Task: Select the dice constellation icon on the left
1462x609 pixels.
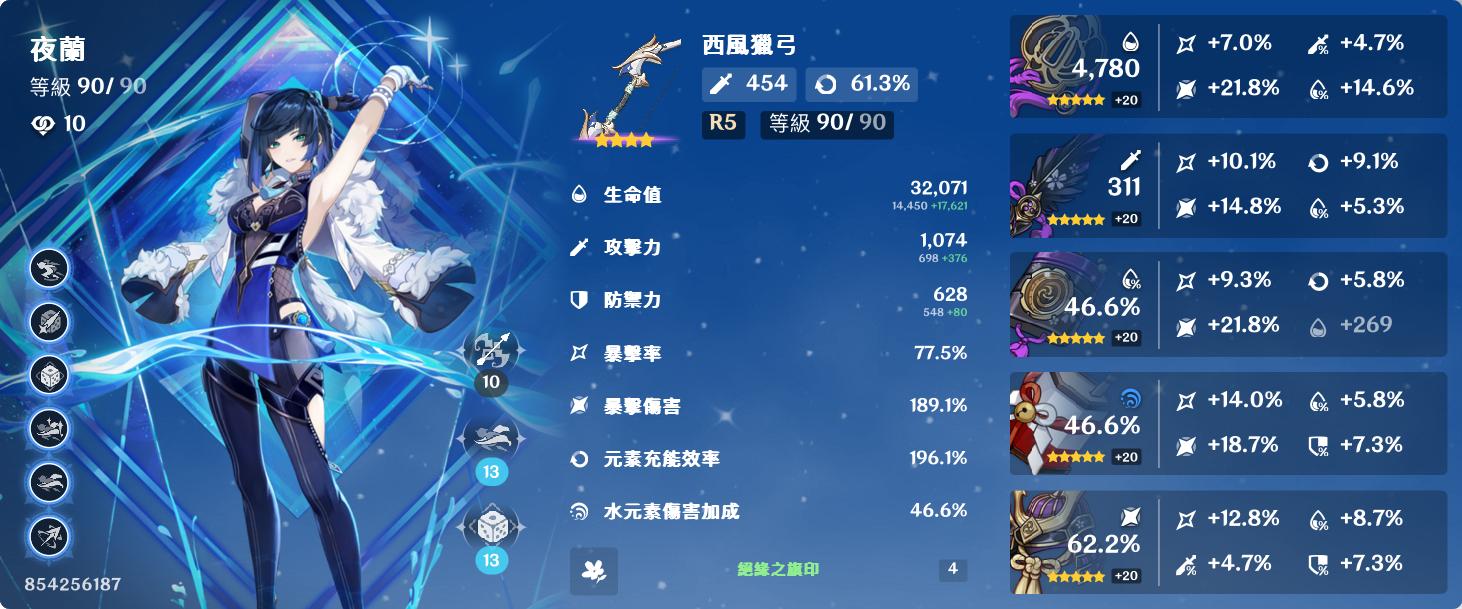Action: [49, 376]
